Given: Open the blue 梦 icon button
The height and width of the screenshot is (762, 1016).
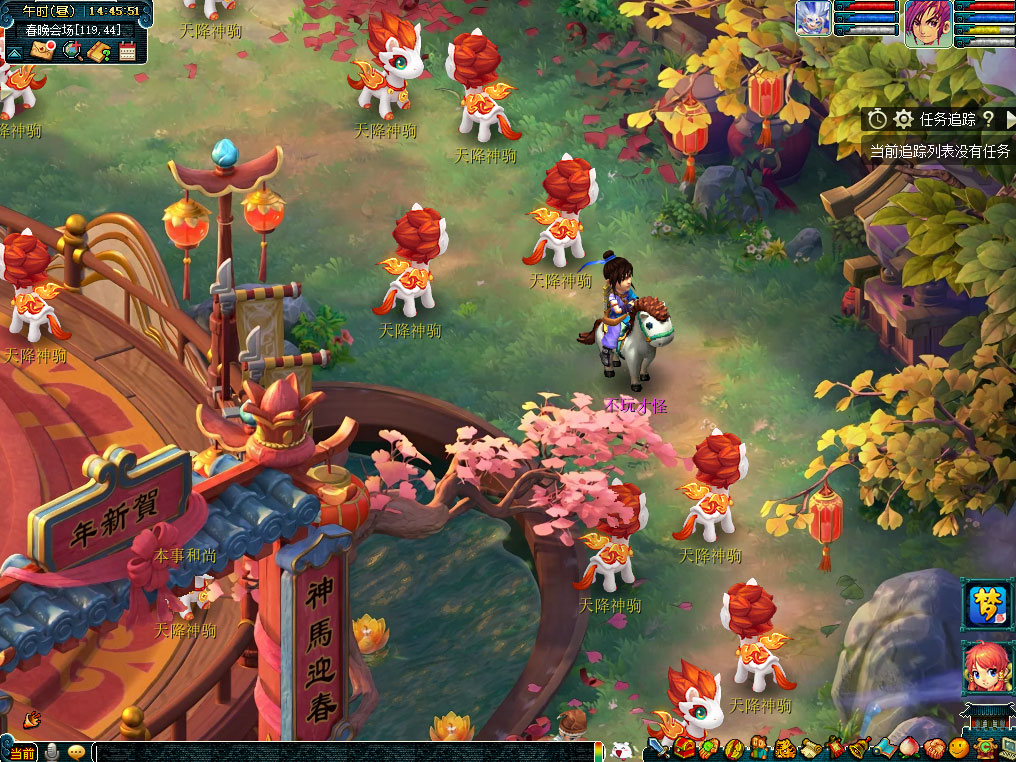Looking at the screenshot, I should [985, 602].
